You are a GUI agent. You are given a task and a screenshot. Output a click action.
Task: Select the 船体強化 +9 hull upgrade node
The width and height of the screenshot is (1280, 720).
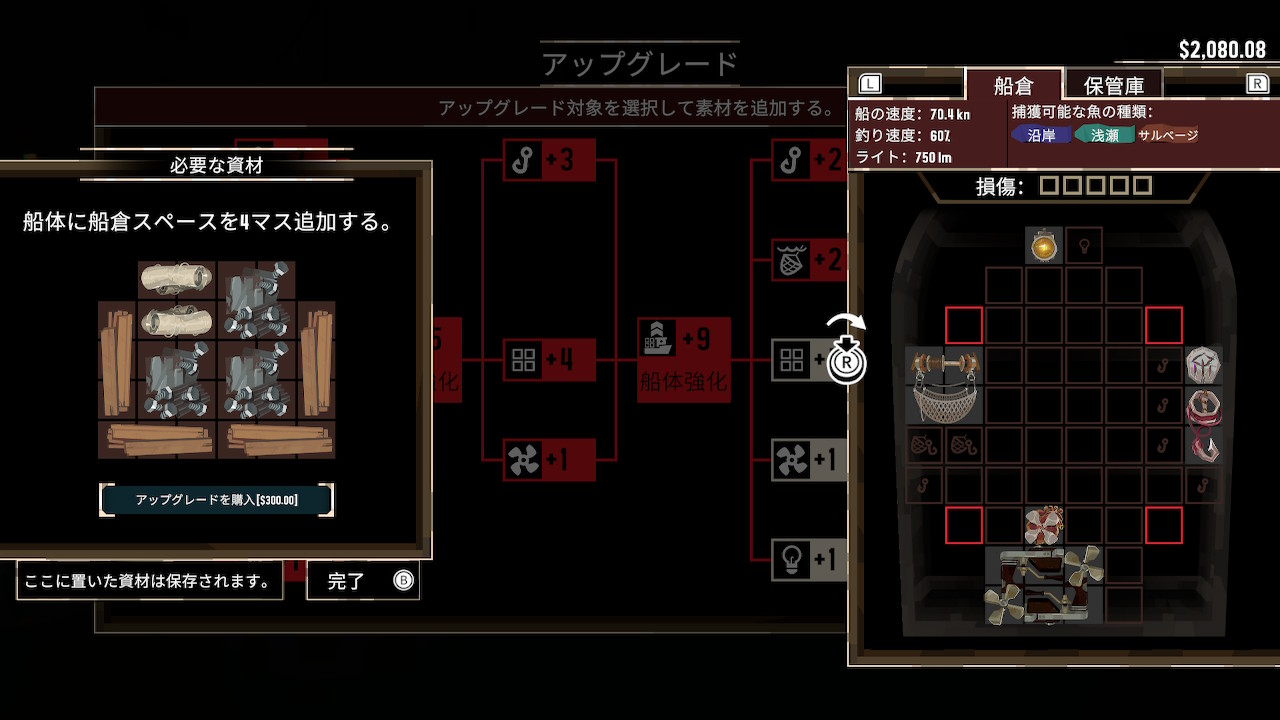click(684, 358)
